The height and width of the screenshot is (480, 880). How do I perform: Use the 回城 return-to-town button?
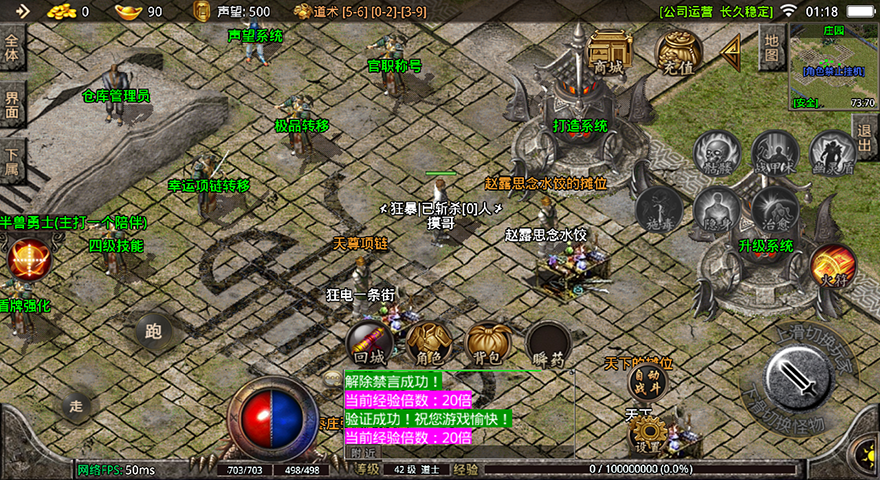pos(369,344)
